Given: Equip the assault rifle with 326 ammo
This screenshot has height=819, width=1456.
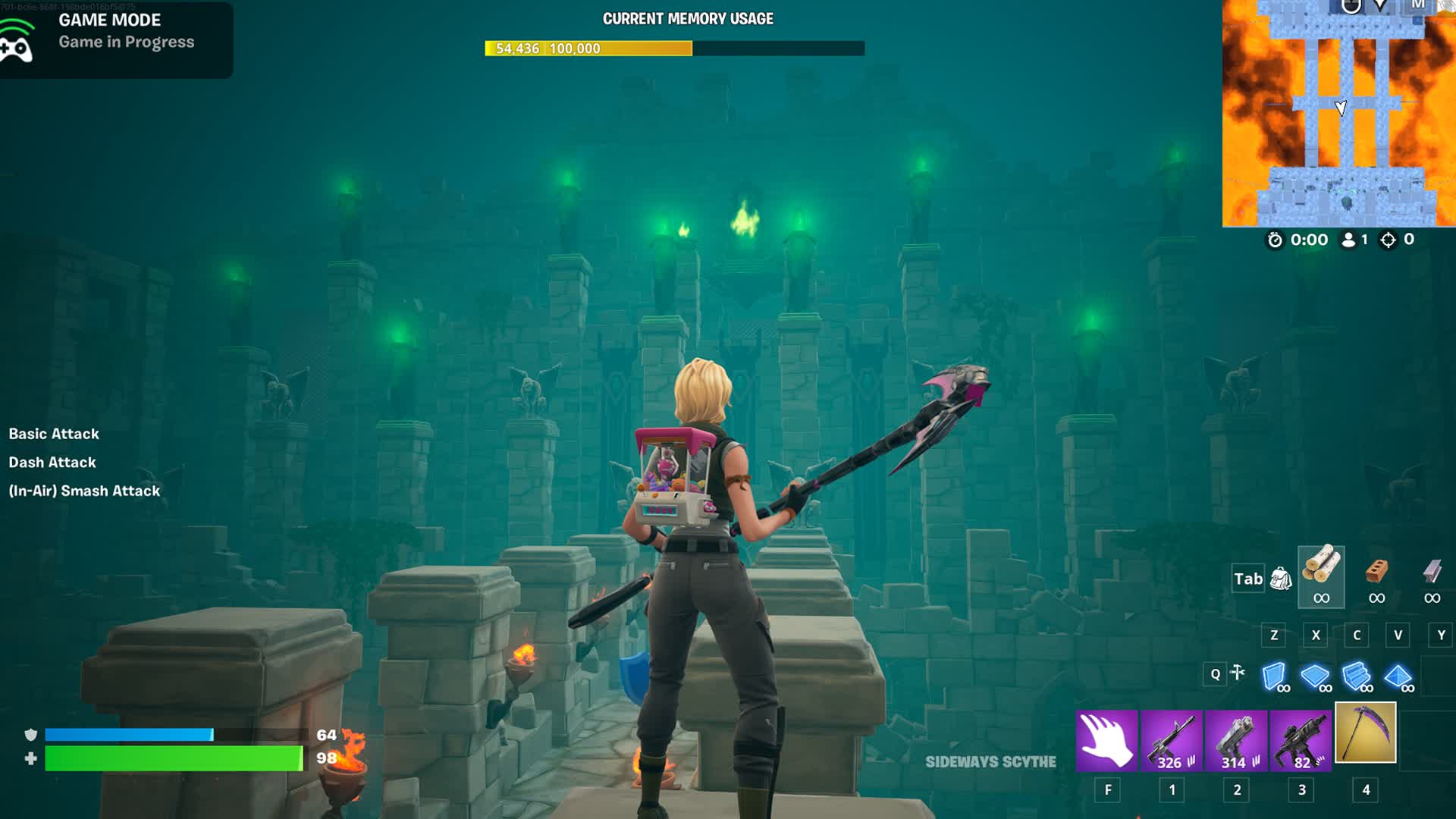Looking at the screenshot, I should (1172, 740).
